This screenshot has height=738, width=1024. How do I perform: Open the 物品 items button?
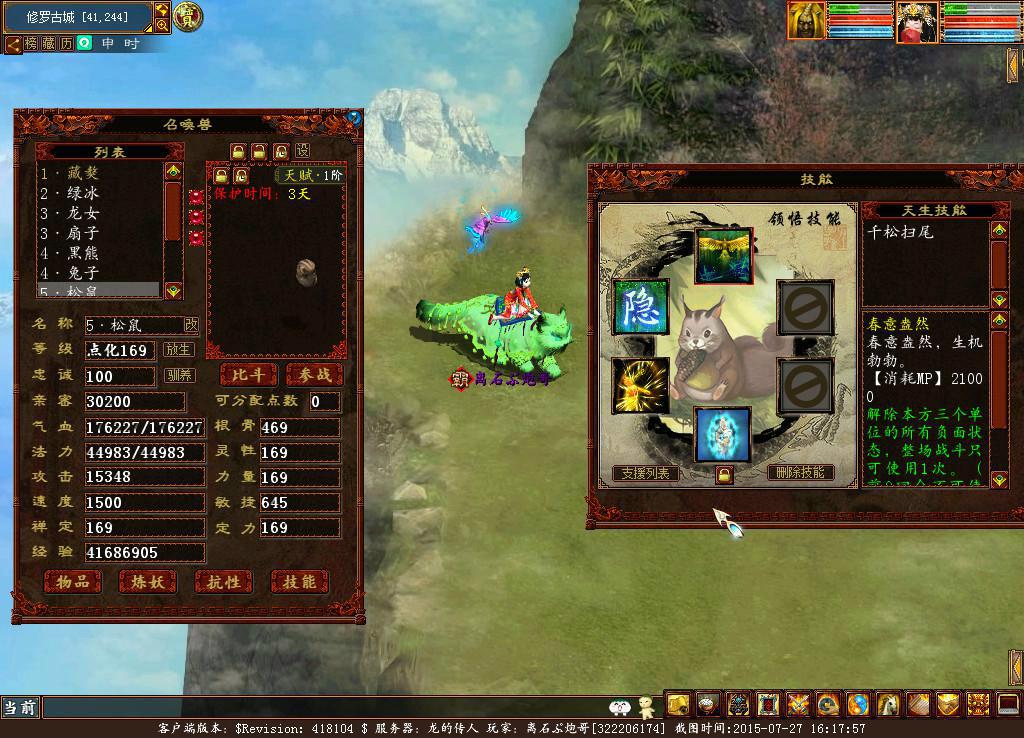pyautogui.click(x=72, y=581)
